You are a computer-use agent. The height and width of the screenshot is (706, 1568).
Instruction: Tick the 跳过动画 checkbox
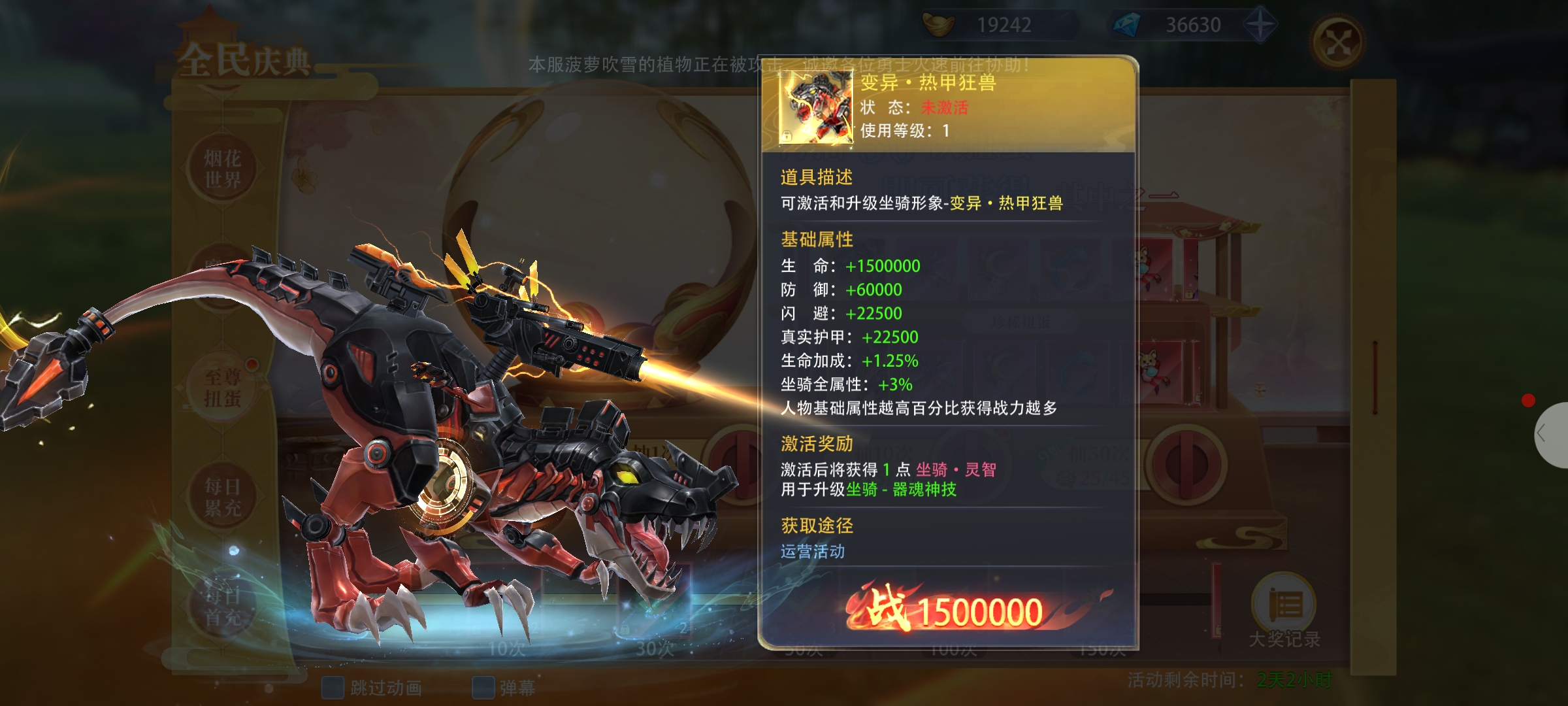[333, 687]
